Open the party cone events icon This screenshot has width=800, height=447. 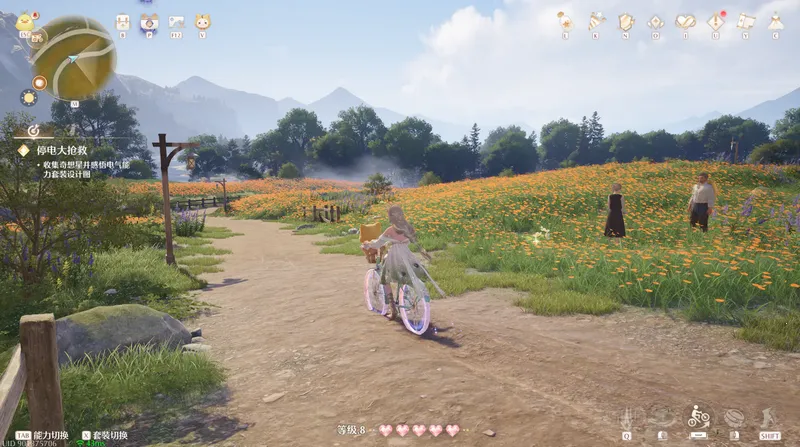click(596, 21)
